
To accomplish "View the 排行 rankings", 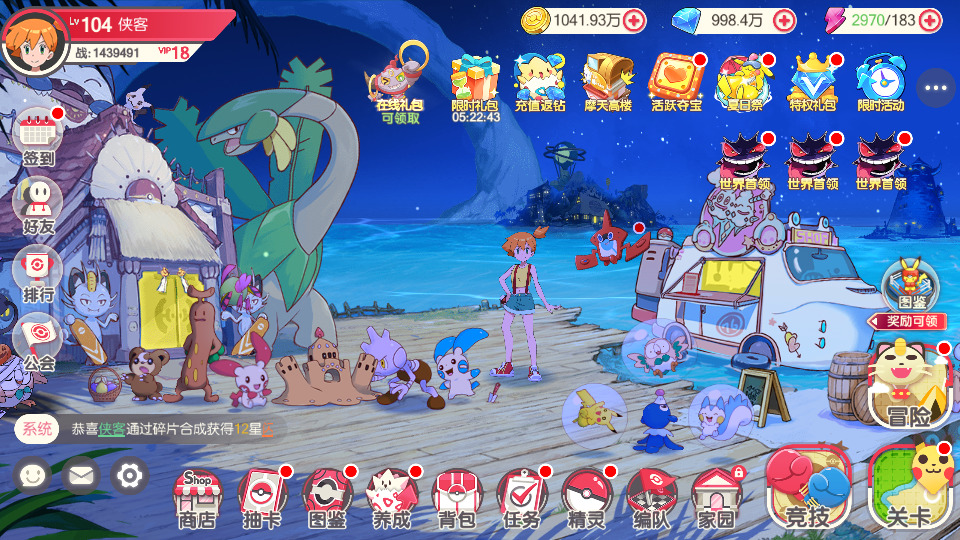I will tap(39, 271).
